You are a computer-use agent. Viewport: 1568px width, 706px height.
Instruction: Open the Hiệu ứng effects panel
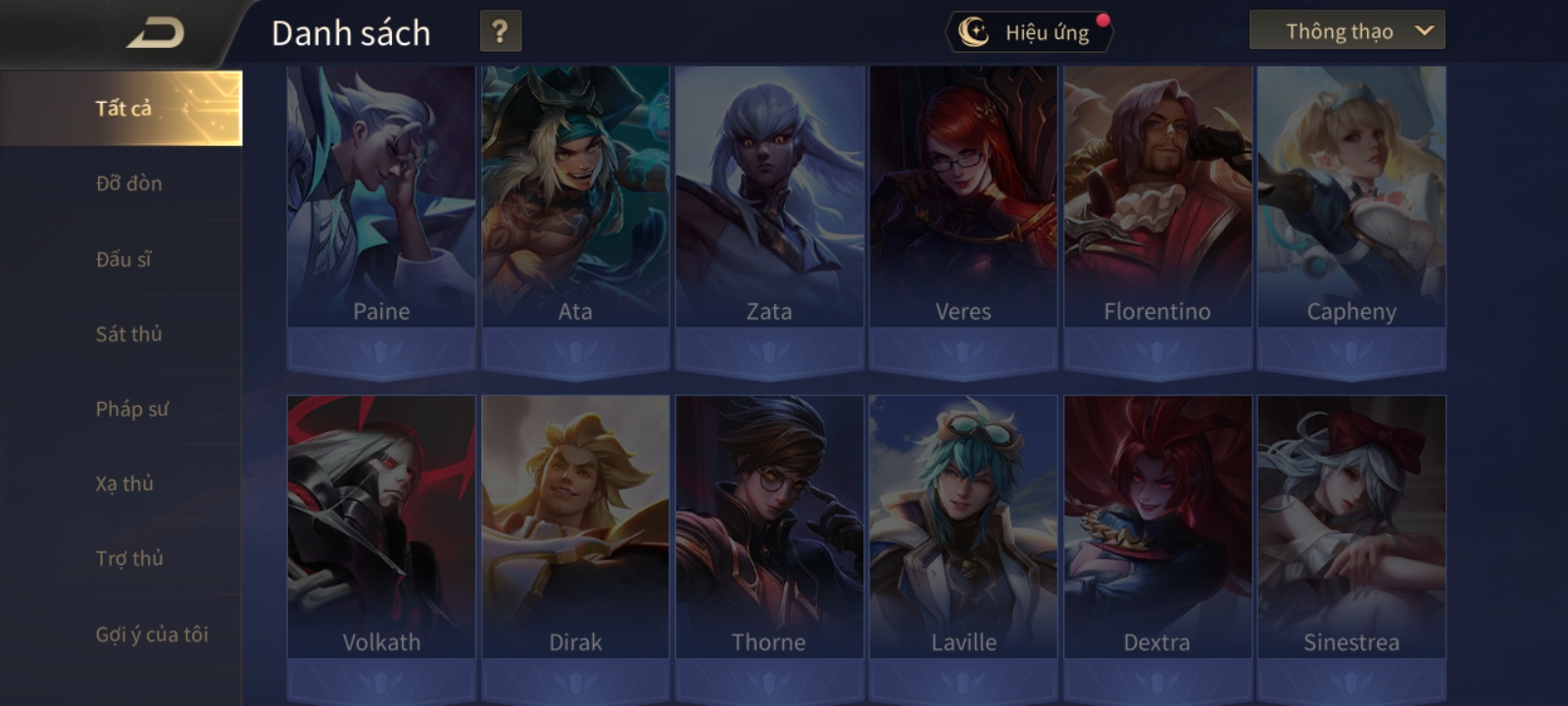[1030, 32]
